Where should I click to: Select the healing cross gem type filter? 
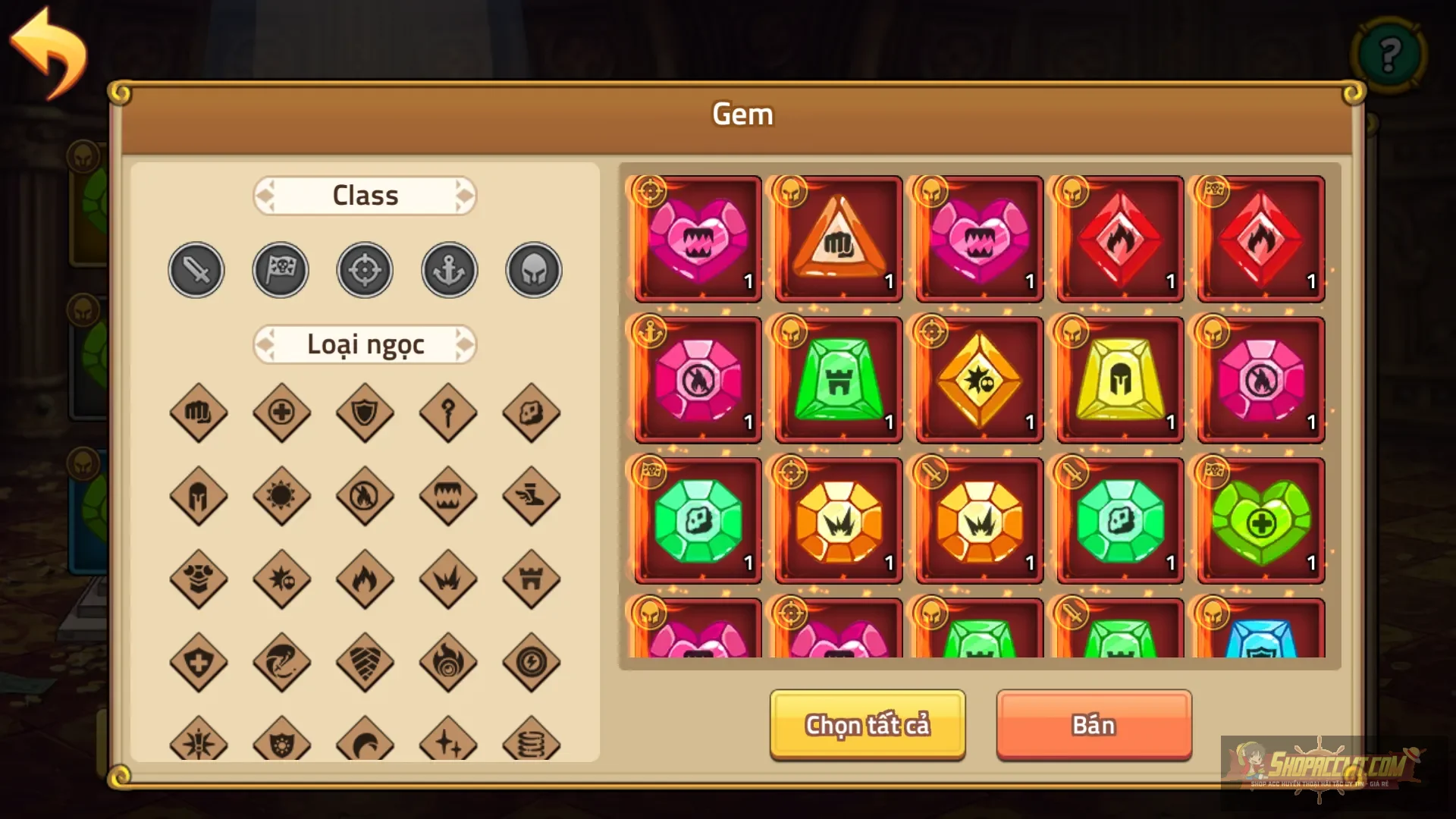coord(281,413)
